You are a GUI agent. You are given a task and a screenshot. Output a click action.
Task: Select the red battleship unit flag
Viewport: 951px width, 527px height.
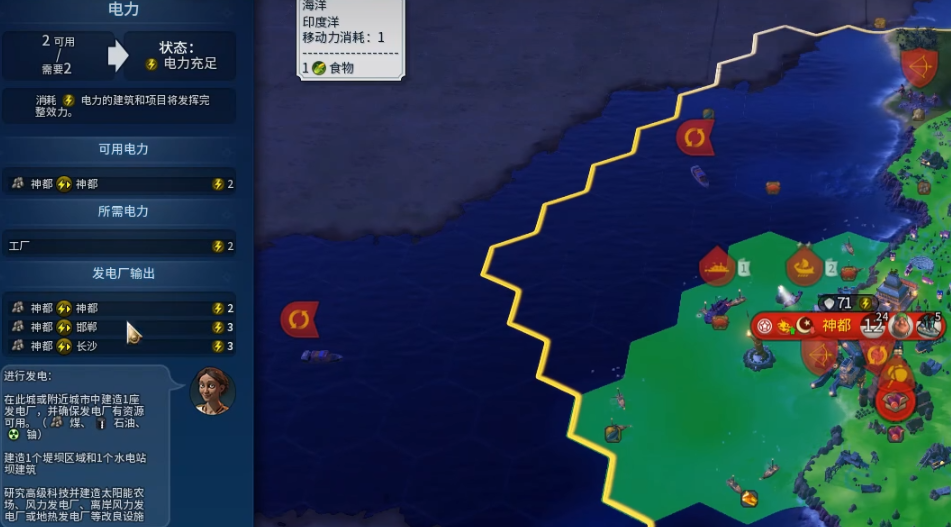[717, 267]
